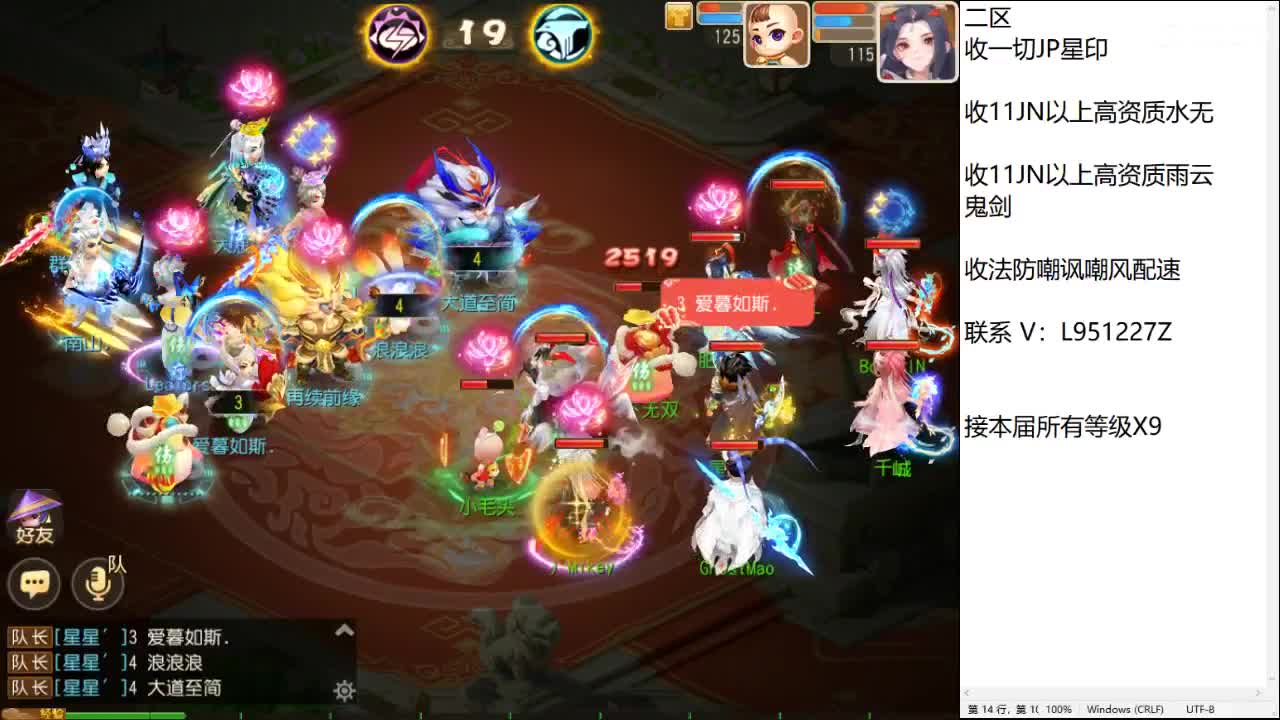Collapse the chat log with the up chevron

point(344,630)
